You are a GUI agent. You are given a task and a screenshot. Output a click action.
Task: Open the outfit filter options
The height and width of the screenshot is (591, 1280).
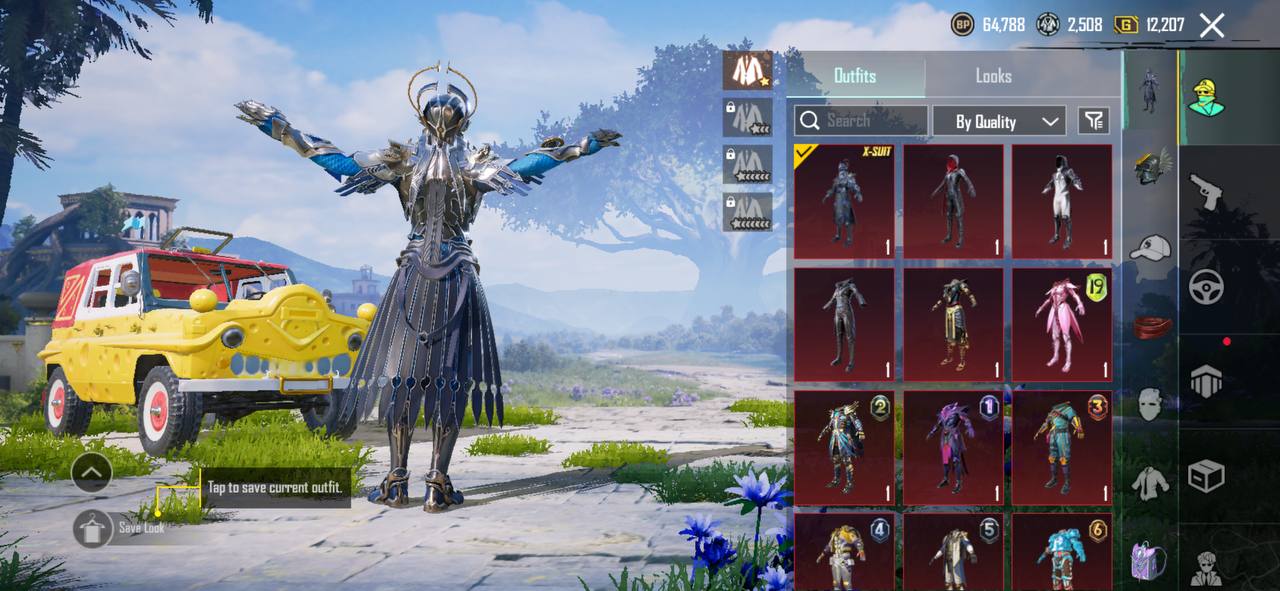(1094, 121)
